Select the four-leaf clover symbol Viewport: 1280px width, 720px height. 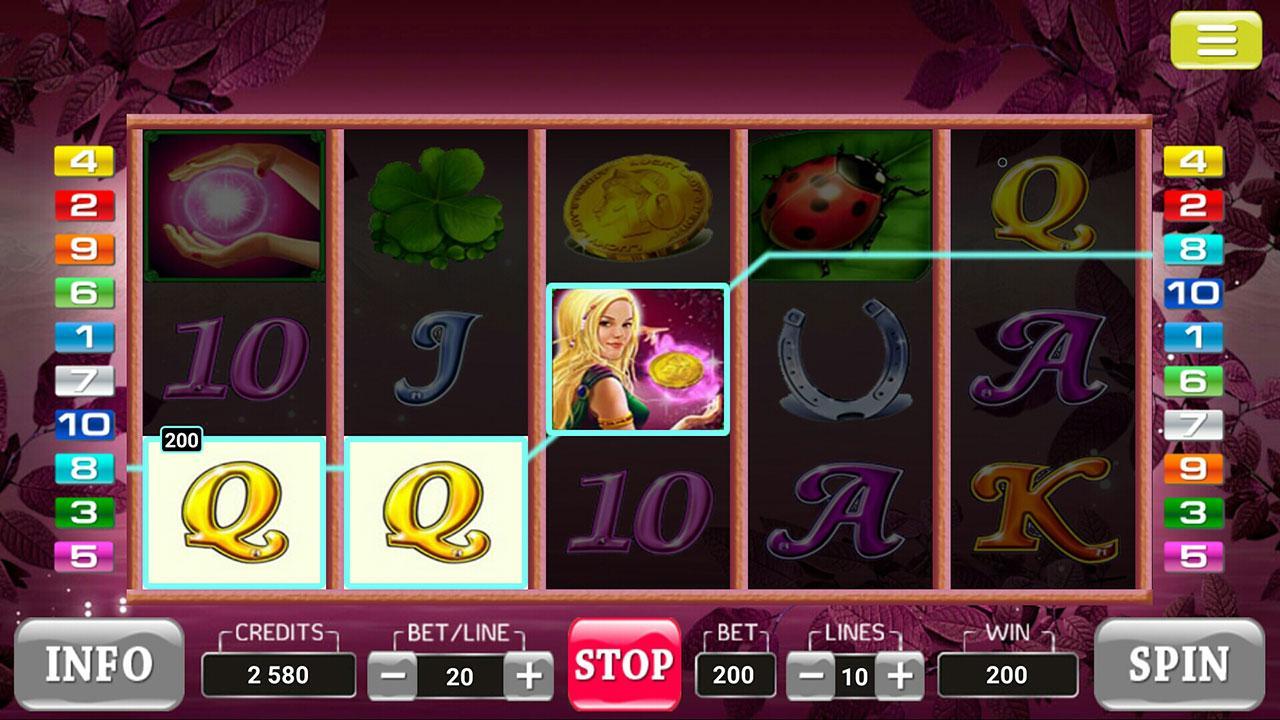[x=437, y=203]
